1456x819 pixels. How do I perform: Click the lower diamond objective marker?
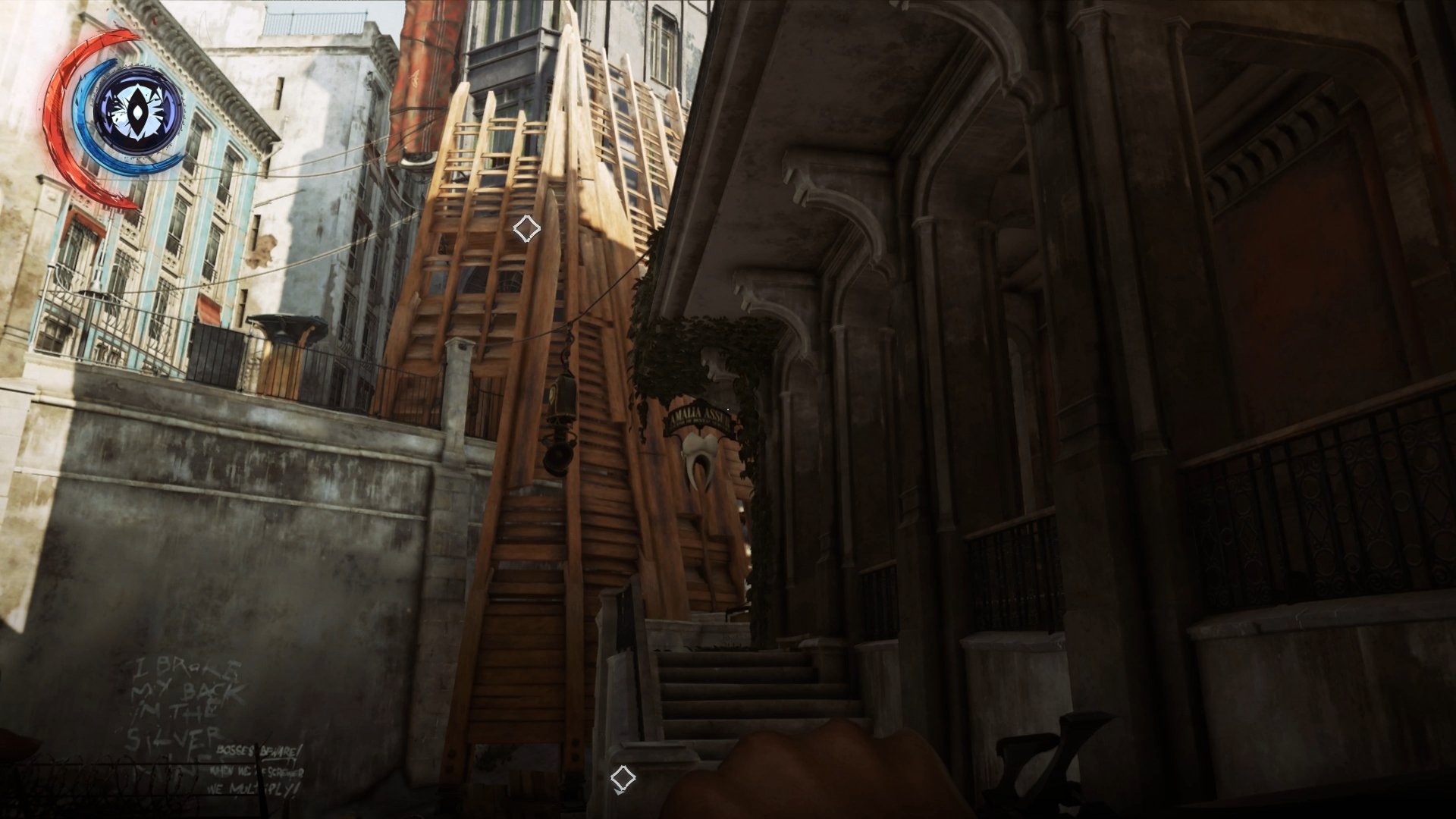click(623, 777)
